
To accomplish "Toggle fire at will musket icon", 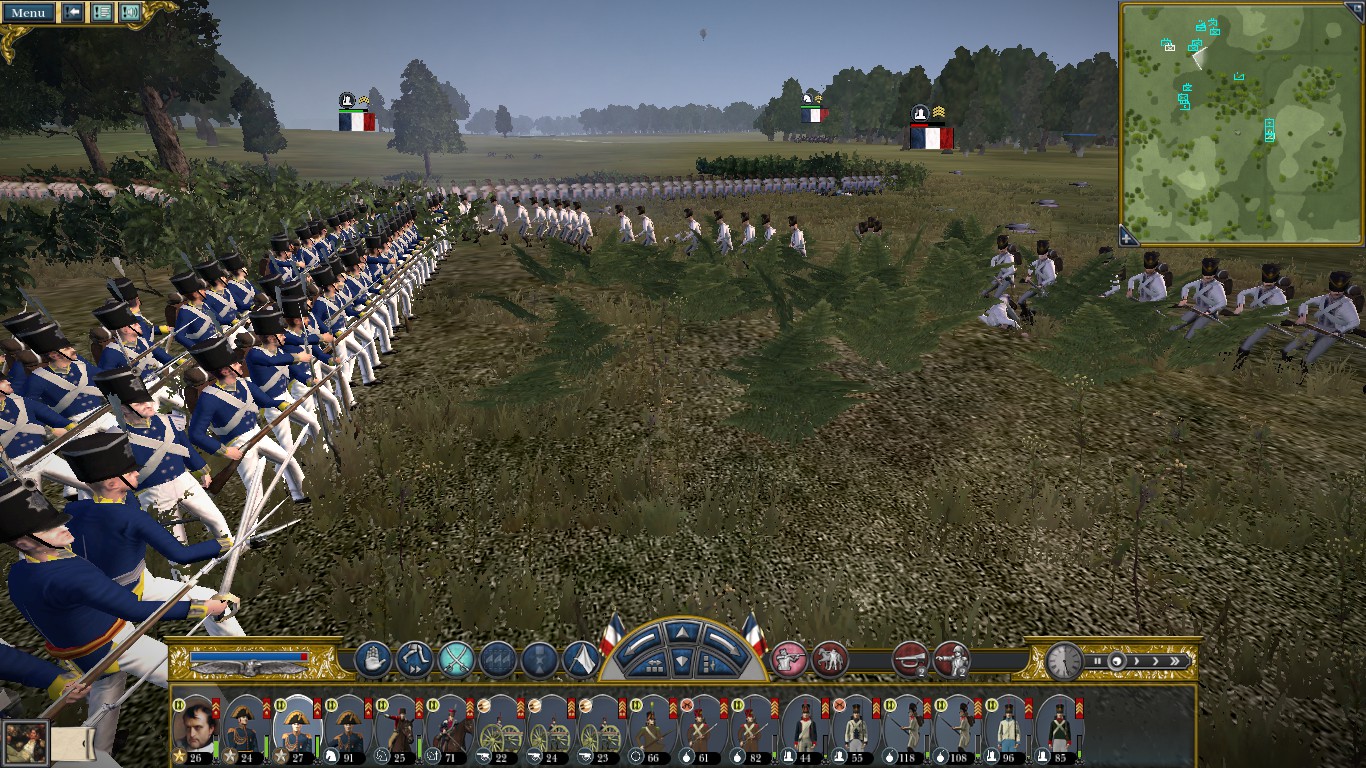I will 789,660.
